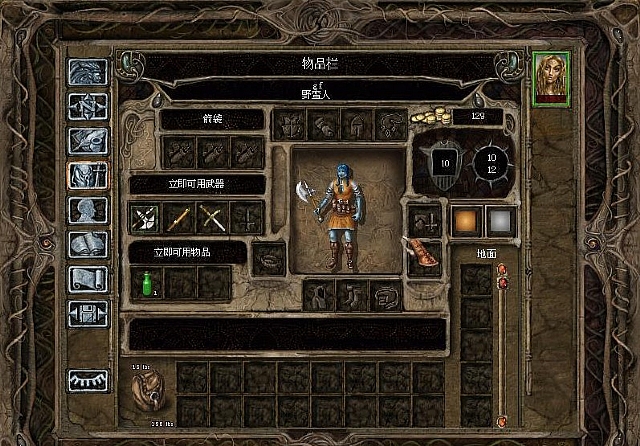Choose the orange major color swatch
The height and width of the screenshot is (446, 640).
coord(466,221)
